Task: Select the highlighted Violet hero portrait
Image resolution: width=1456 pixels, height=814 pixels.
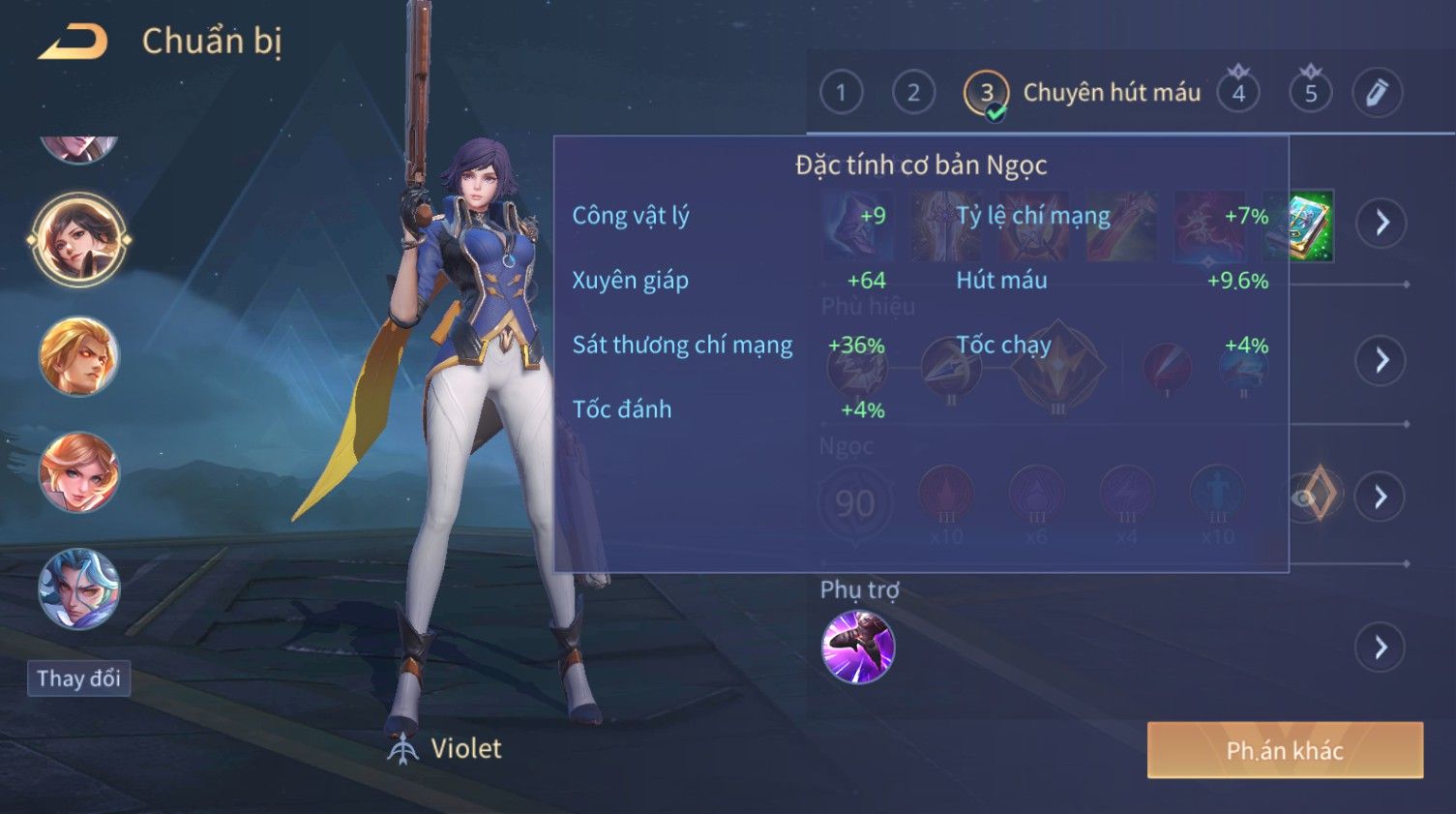Action: (78, 239)
